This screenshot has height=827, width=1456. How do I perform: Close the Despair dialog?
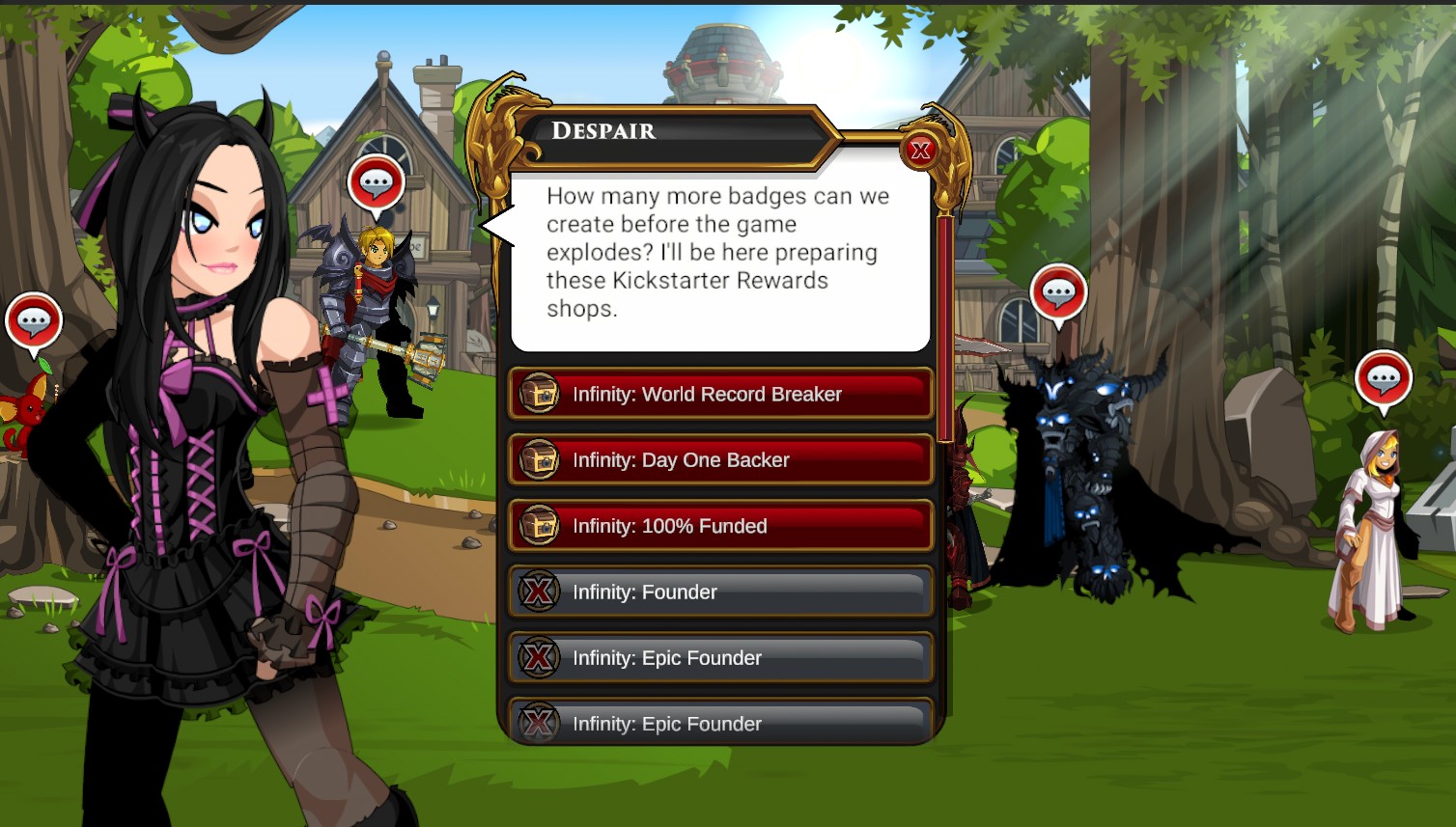click(921, 151)
